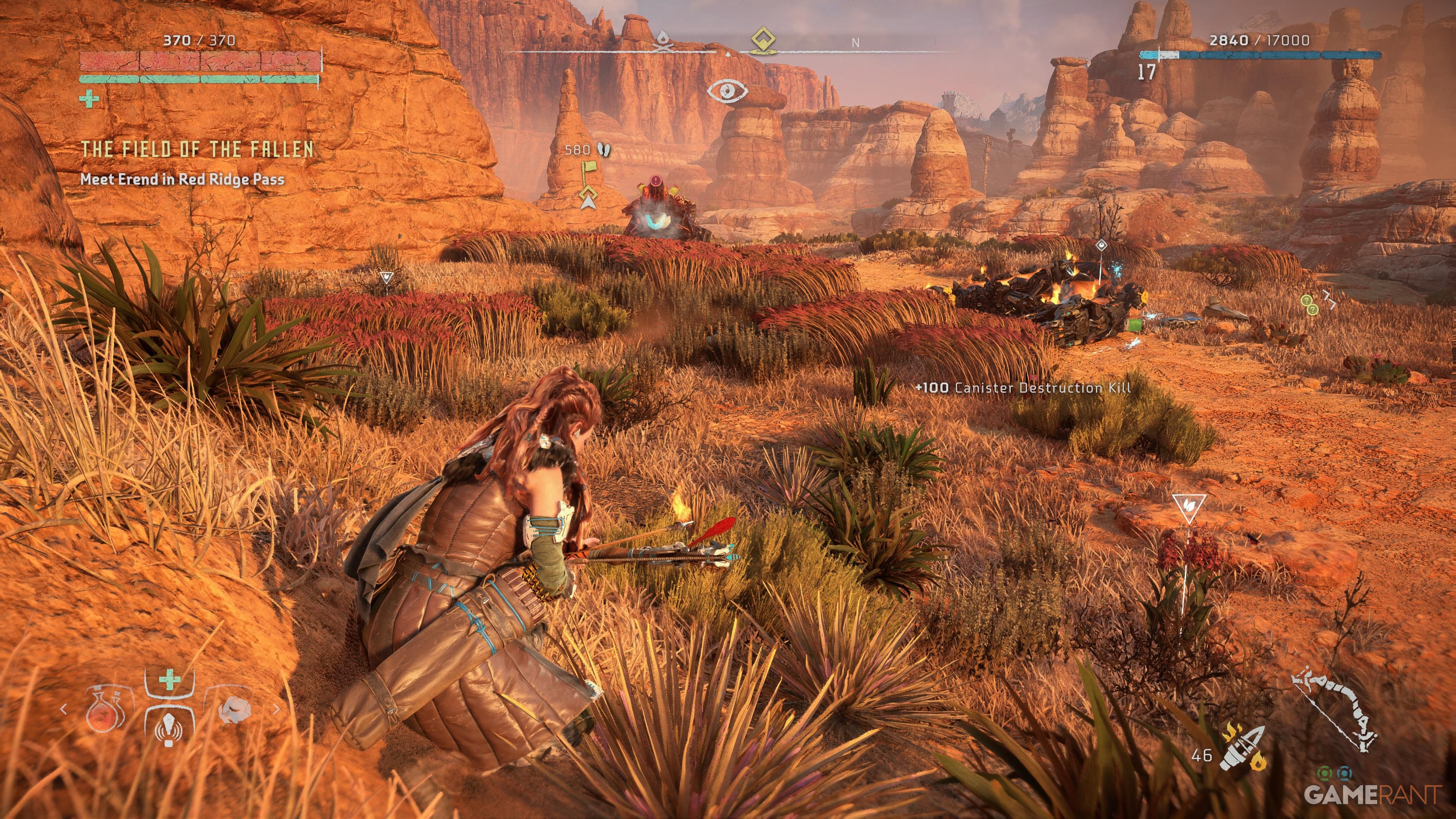
Task: Click the green medicine cross under health bar
Action: tap(89, 99)
